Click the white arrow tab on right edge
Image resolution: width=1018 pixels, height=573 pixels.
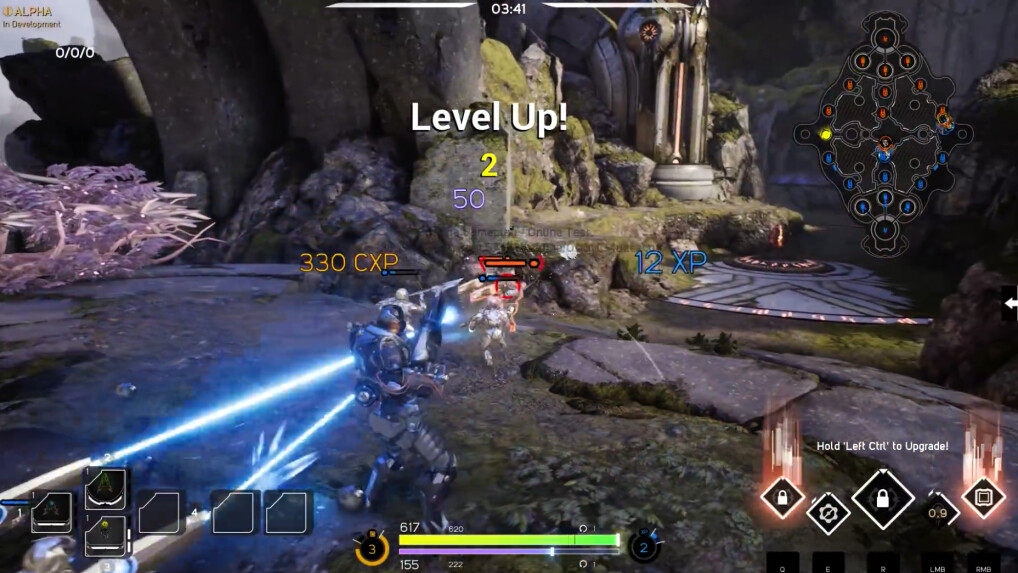pos(1009,304)
